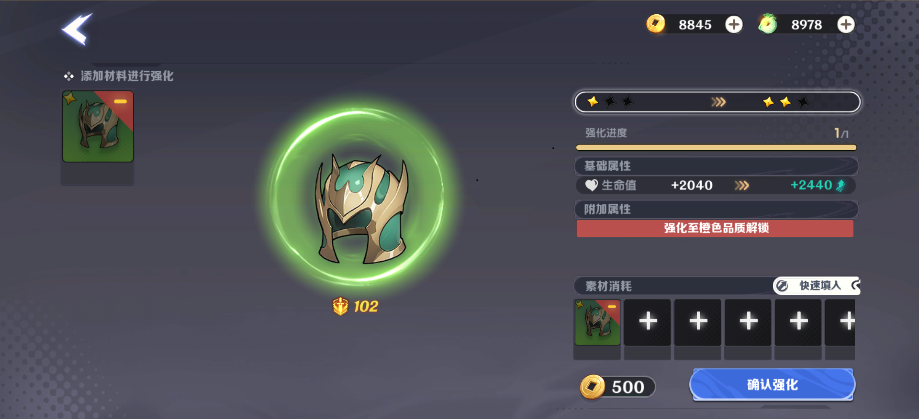Select the helmet in material consumption slot
This screenshot has width=919, height=419.
point(597,322)
